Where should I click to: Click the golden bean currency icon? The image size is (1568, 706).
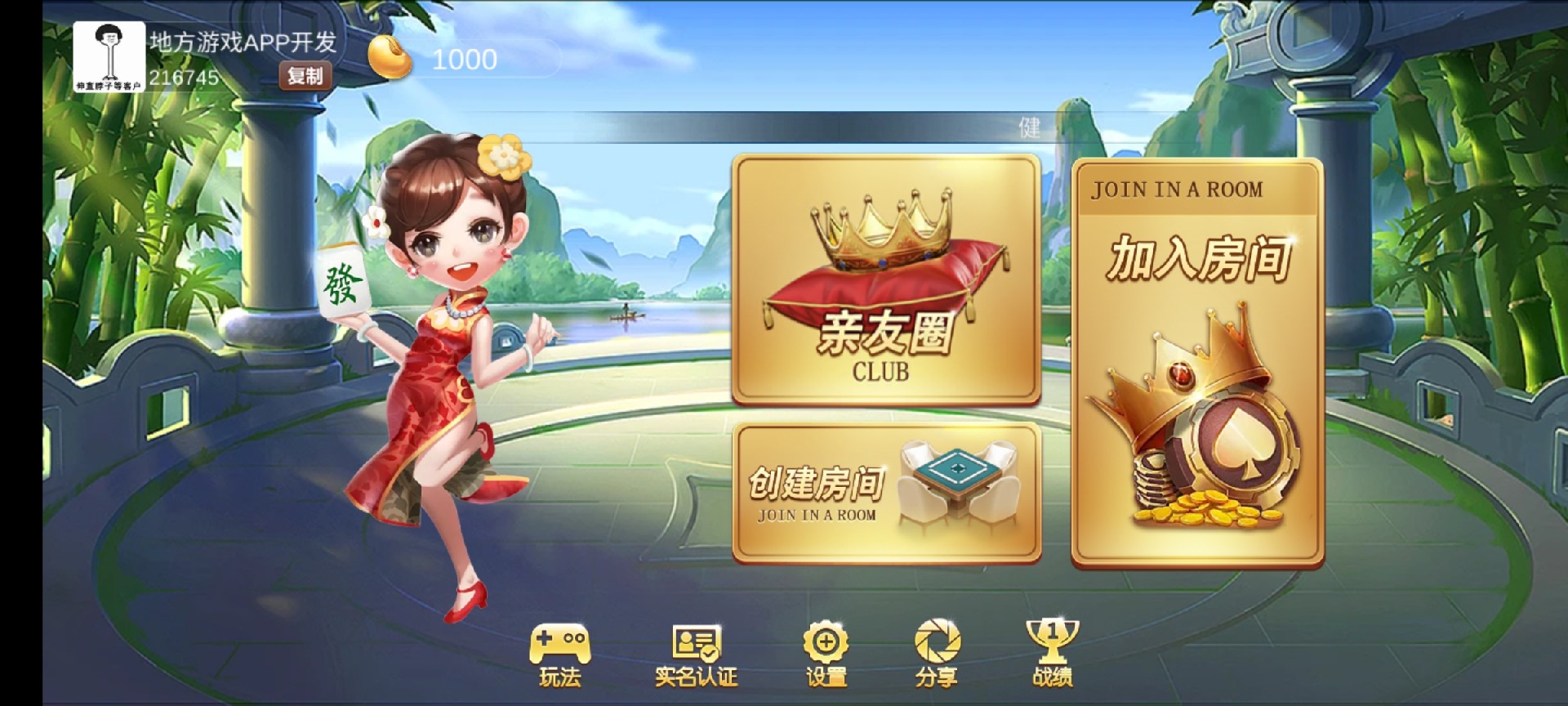coord(390,56)
